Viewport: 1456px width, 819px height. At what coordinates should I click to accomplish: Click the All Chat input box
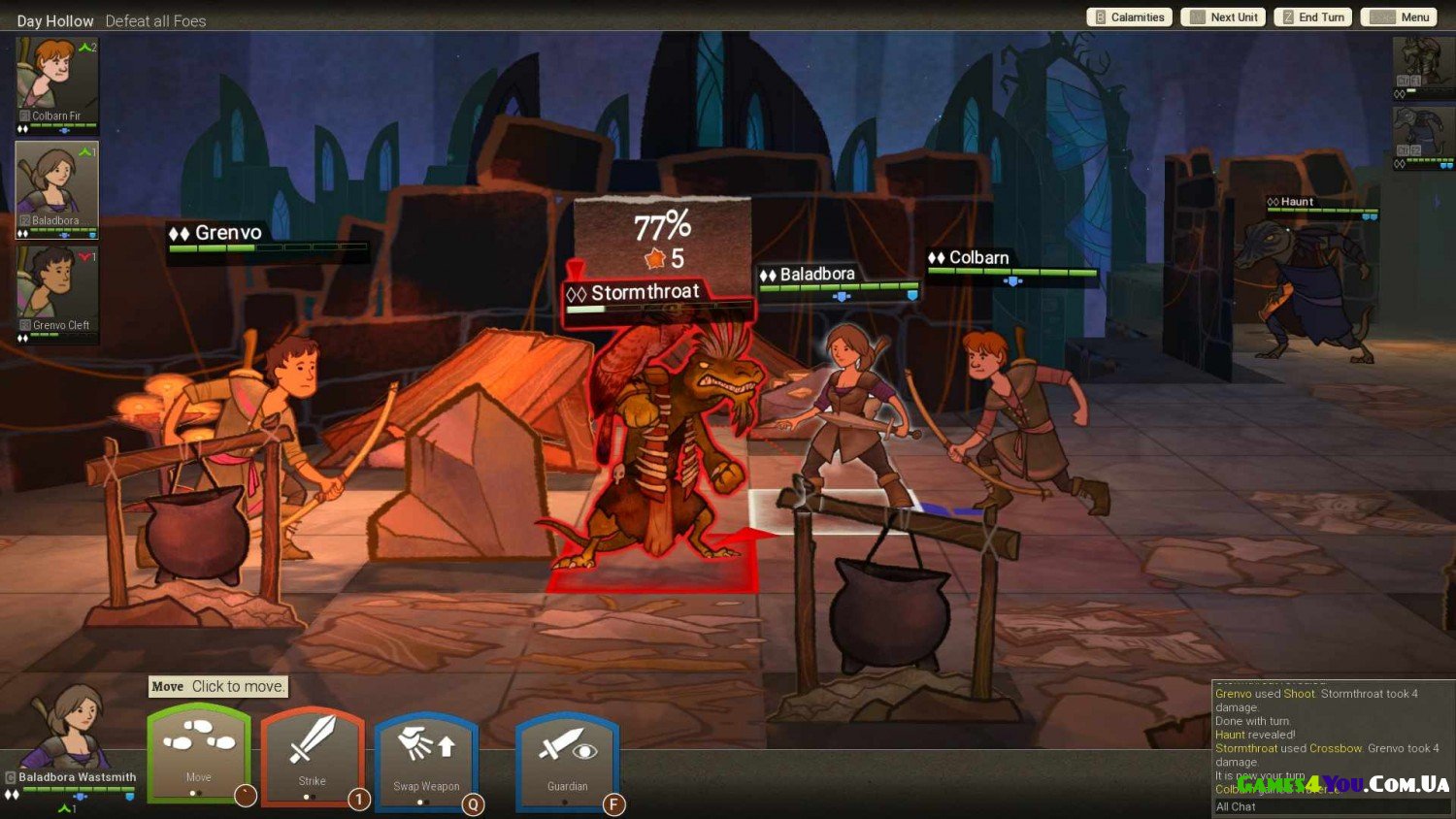click(x=1330, y=806)
